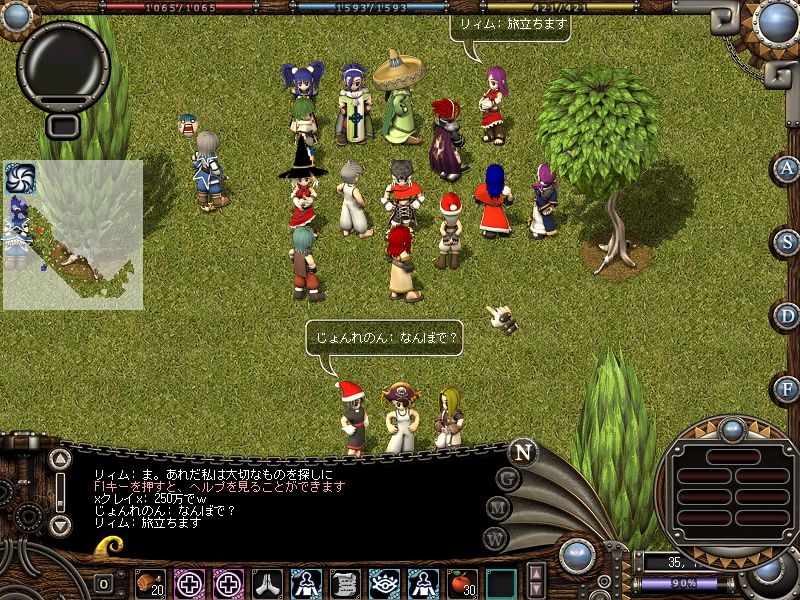
Task: Click the hotbar page up arrow
Action: (536, 572)
